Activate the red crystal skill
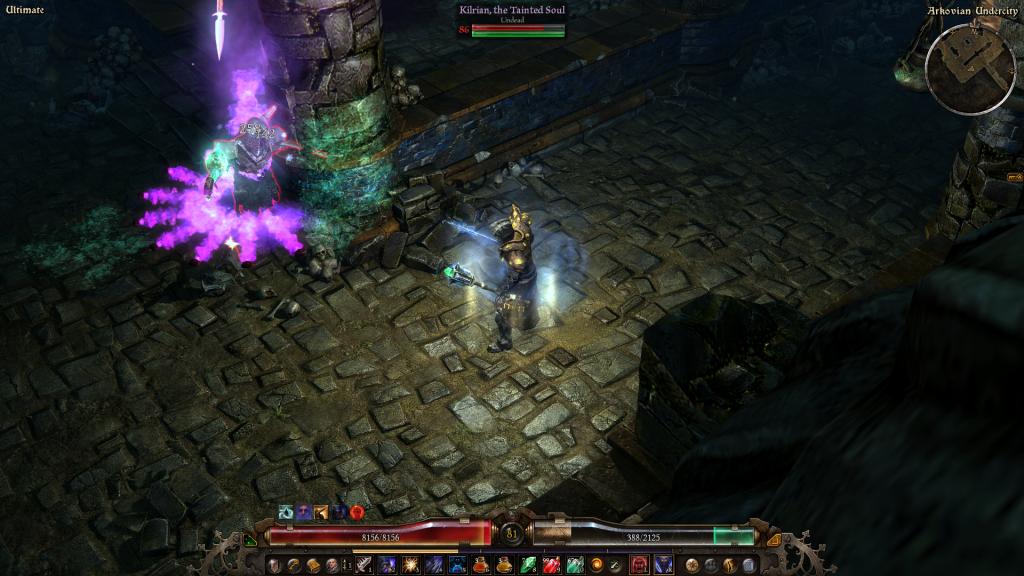Screen dimensions: 1024x576 click(x=551, y=565)
